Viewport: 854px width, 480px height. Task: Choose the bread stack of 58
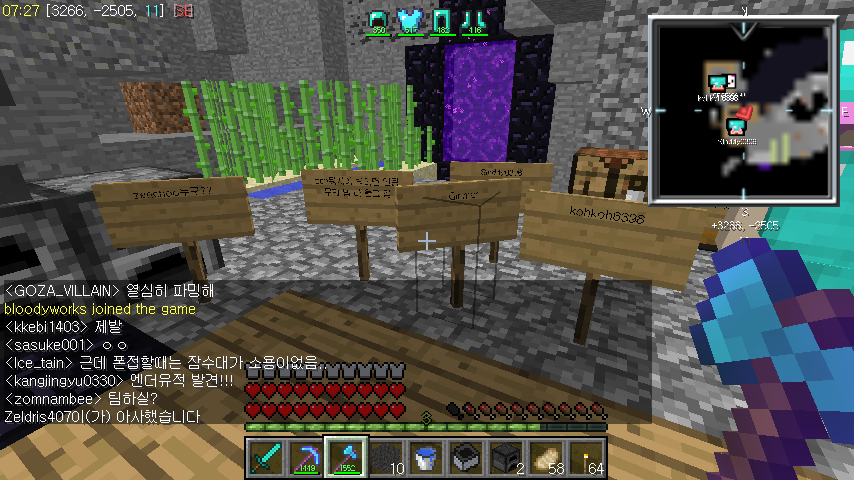[546, 457]
